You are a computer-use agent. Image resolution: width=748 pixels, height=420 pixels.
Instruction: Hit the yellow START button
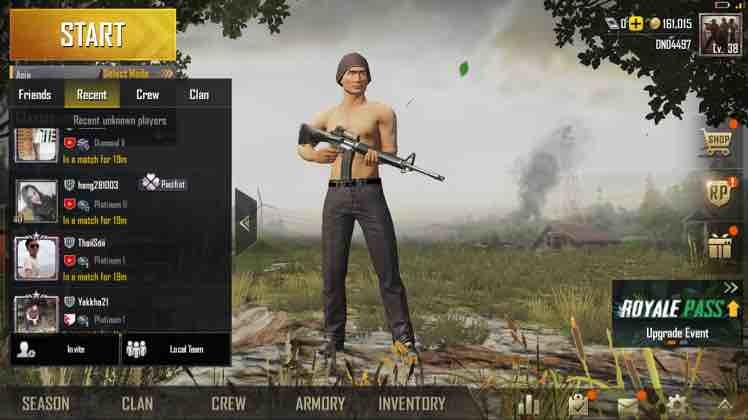[92, 34]
